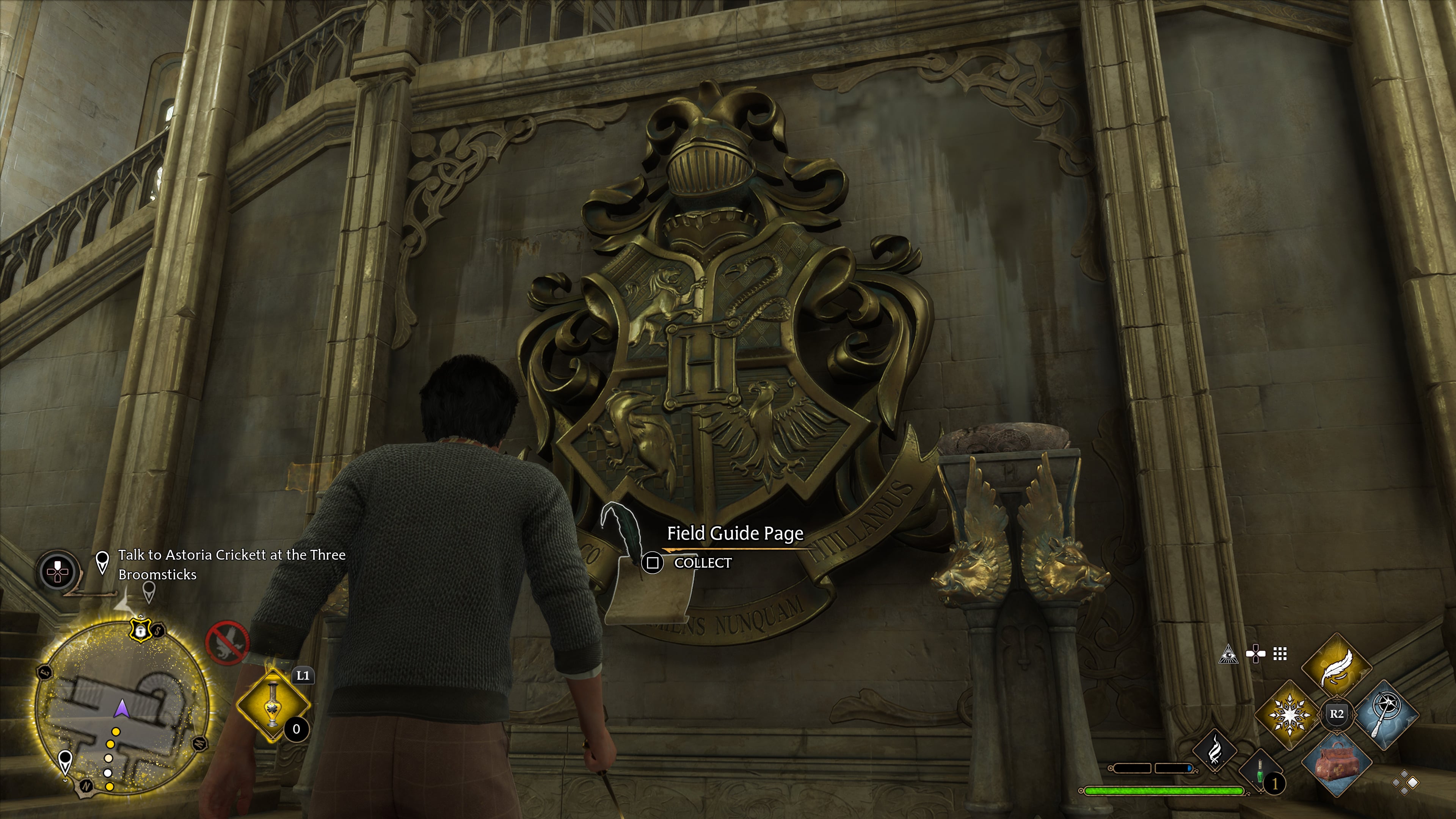Viewport: 1456px width, 819px height.
Task: Select the white waypoint pin on the minimap edge
Action: (66, 761)
